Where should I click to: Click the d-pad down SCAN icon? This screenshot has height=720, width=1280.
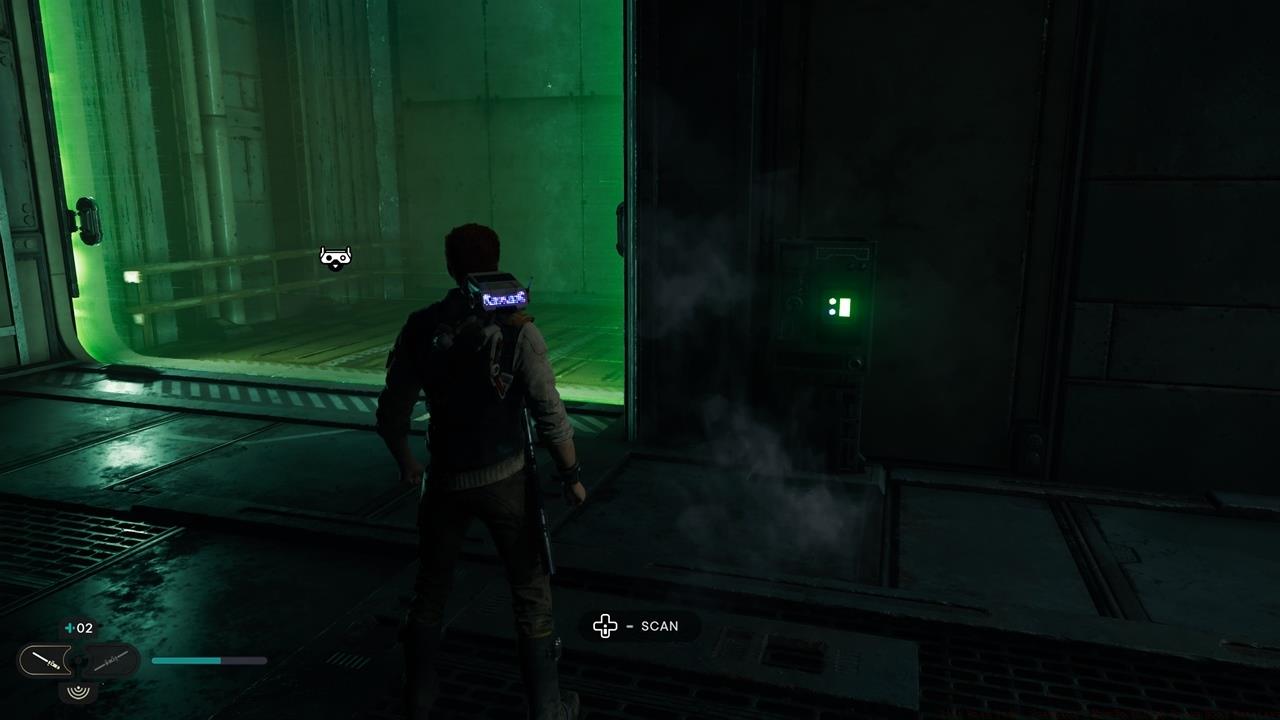(604, 626)
